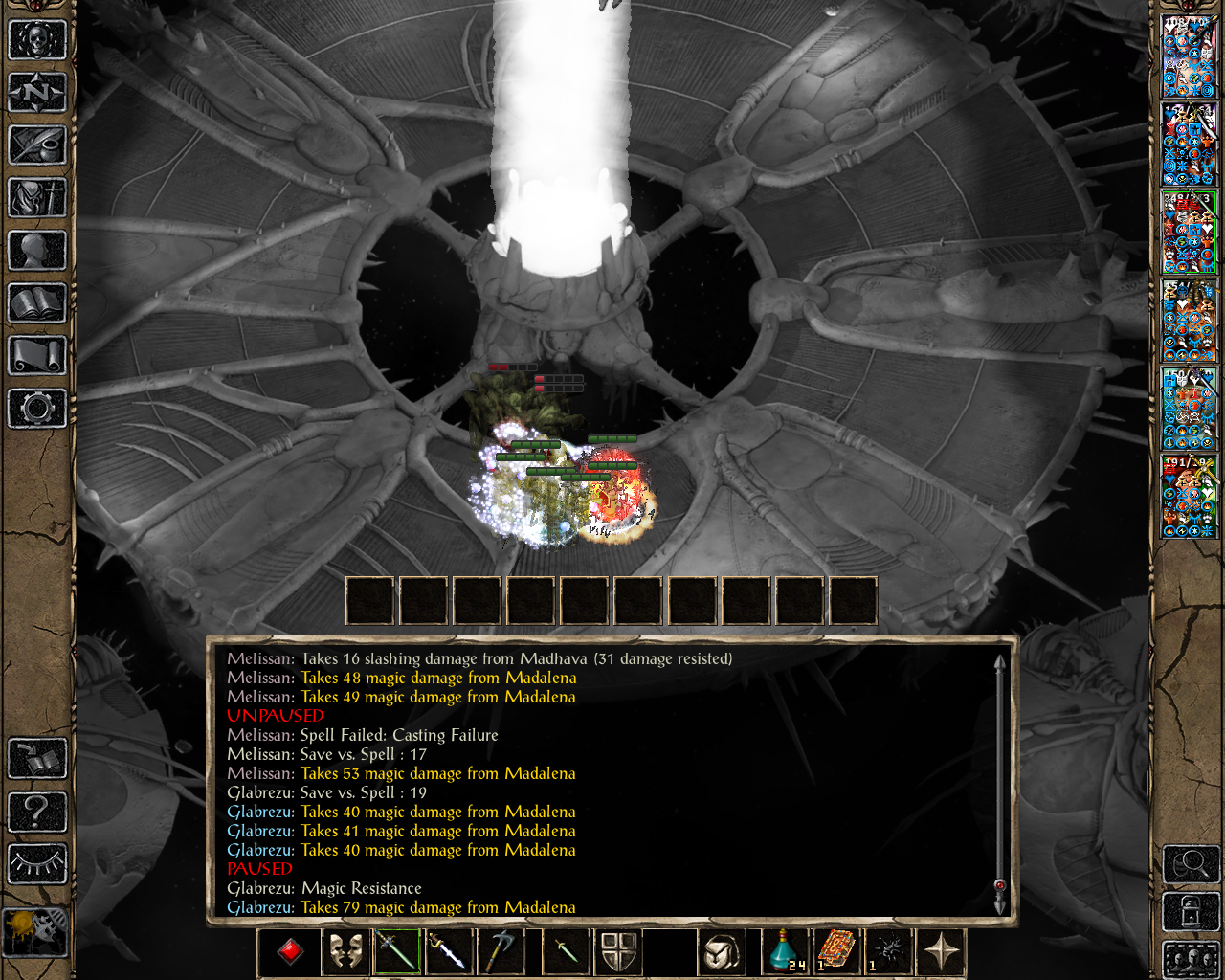Click the closed eye button in left sidebar
Image resolution: width=1225 pixels, height=980 pixels.
(x=37, y=864)
